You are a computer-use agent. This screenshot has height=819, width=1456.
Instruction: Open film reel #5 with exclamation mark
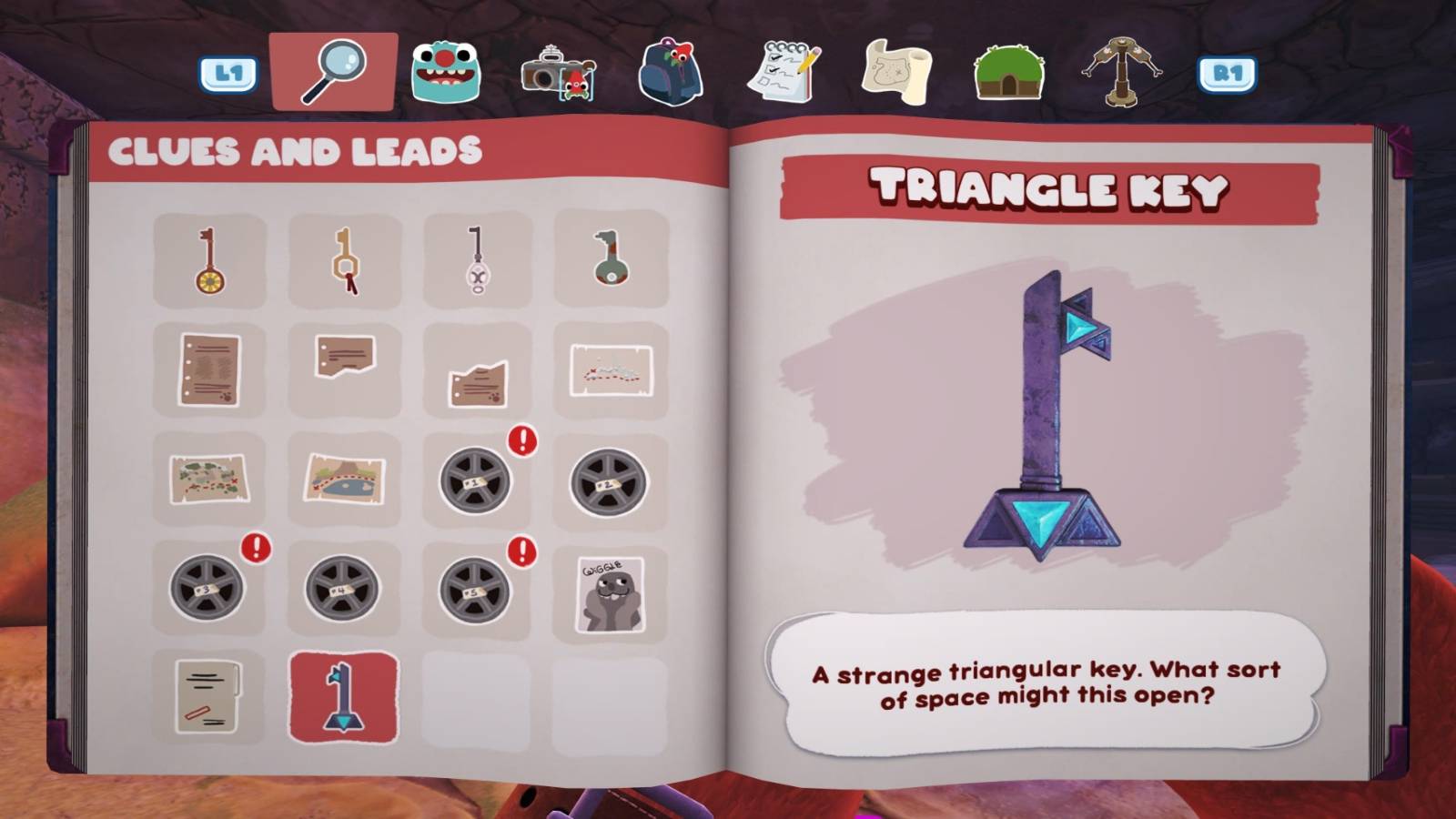click(476, 587)
